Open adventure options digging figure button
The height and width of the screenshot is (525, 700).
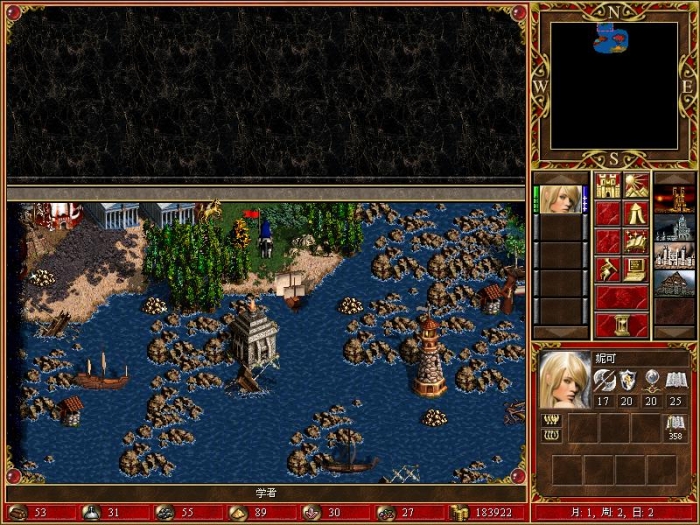click(x=608, y=269)
